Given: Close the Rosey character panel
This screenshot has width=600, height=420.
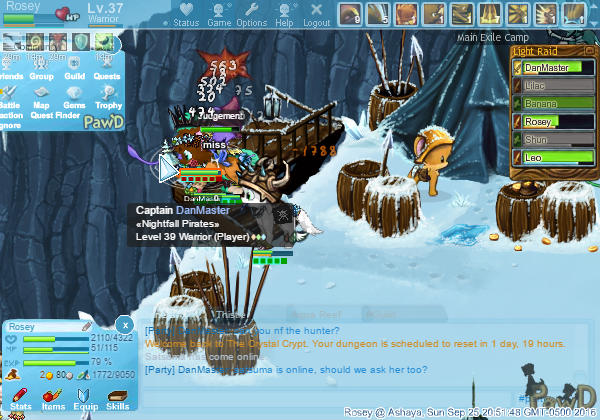Looking at the screenshot, I should tap(123, 325).
